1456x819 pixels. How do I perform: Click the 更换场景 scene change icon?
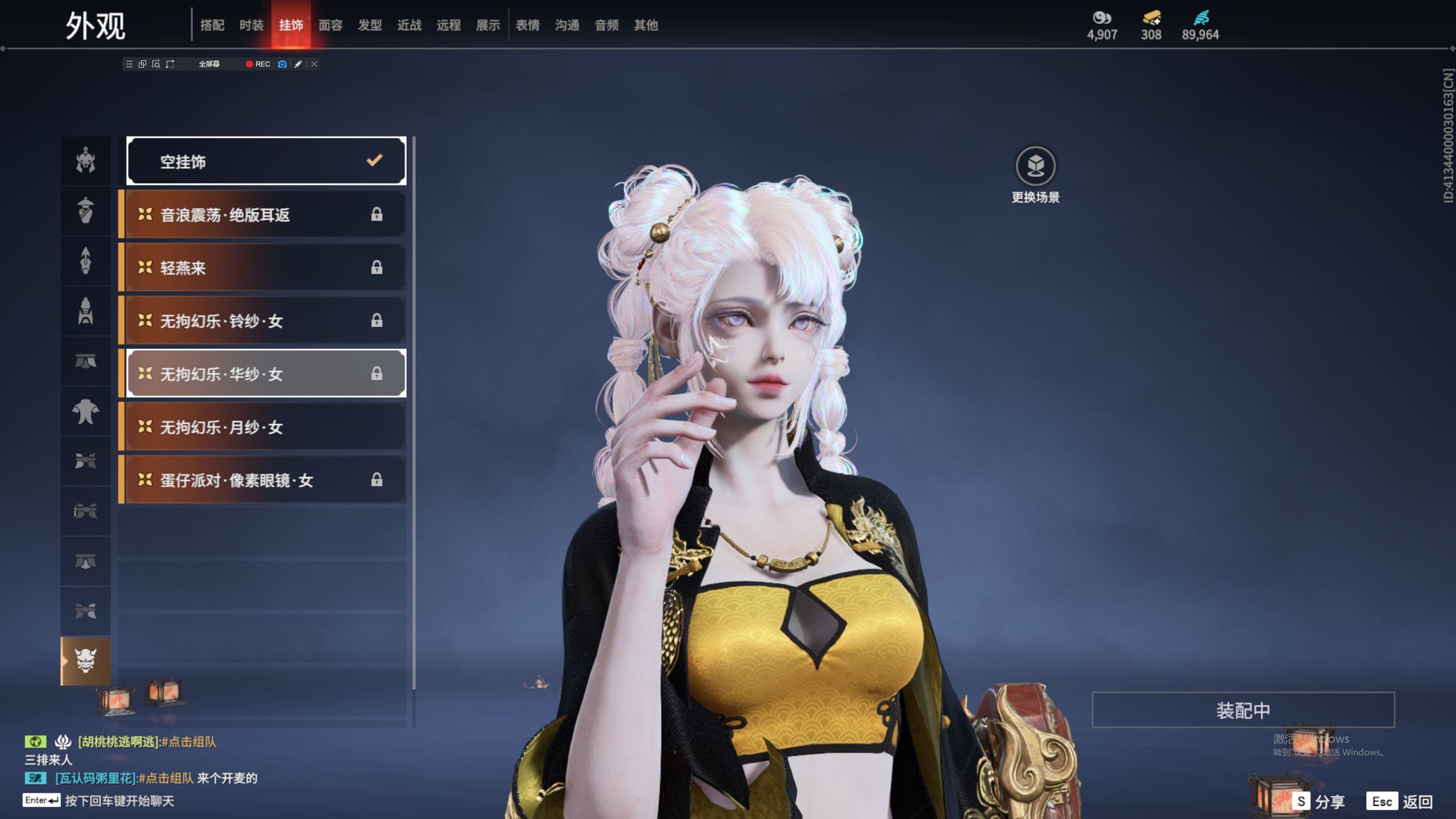coord(1035,167)
